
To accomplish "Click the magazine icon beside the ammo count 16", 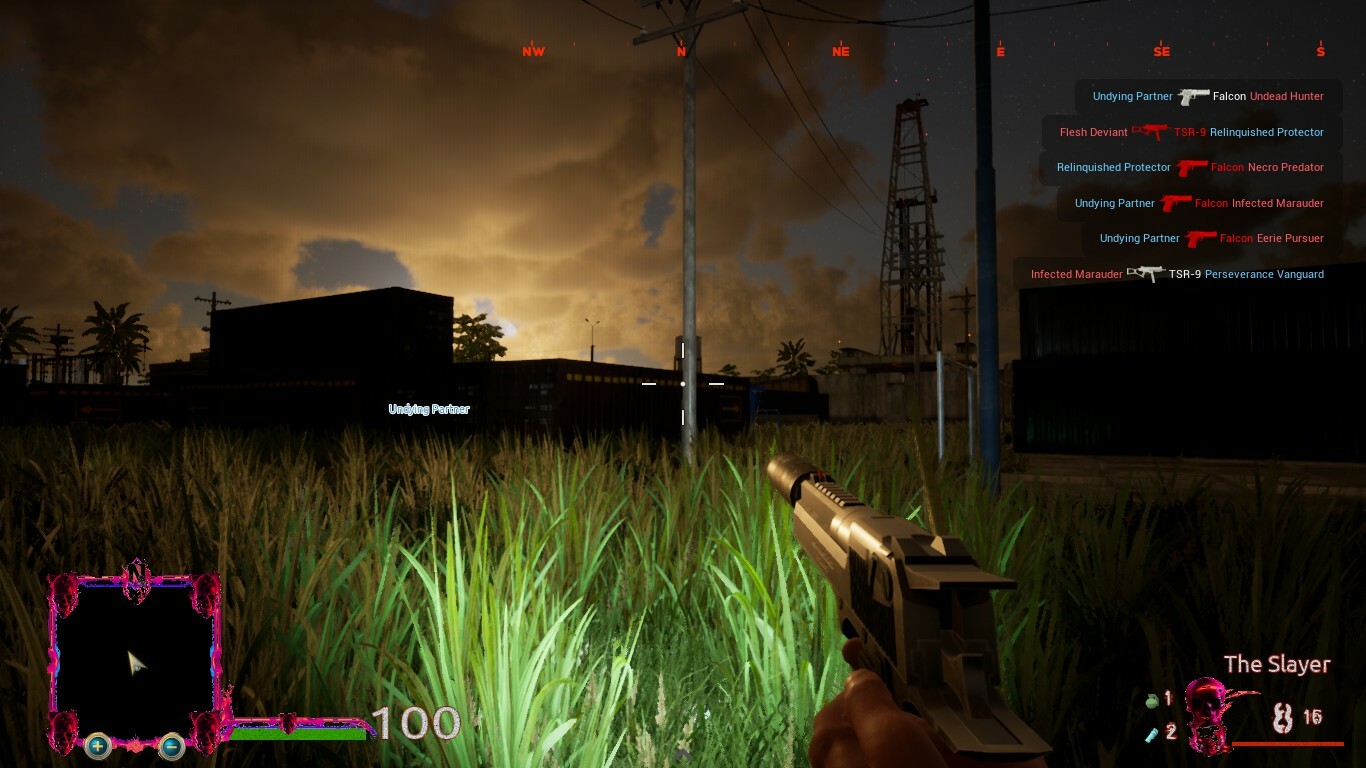I will click(x=1285, y=716).
